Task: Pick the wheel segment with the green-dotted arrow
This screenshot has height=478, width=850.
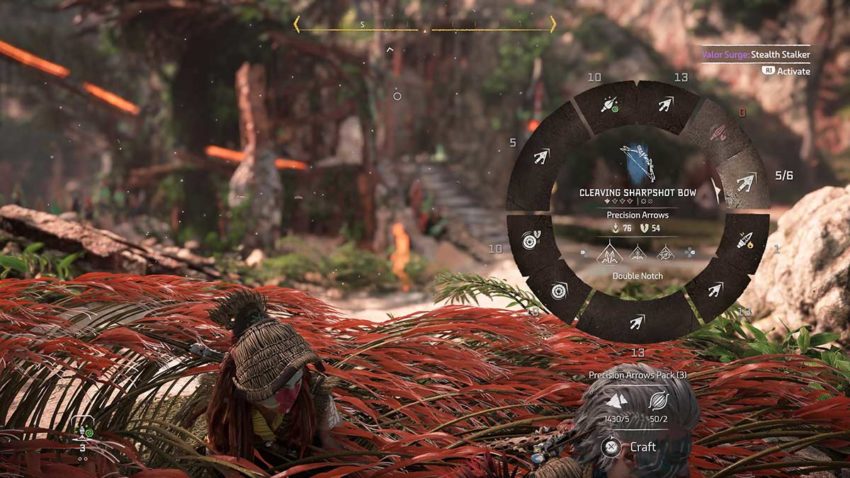Action: 609,104
